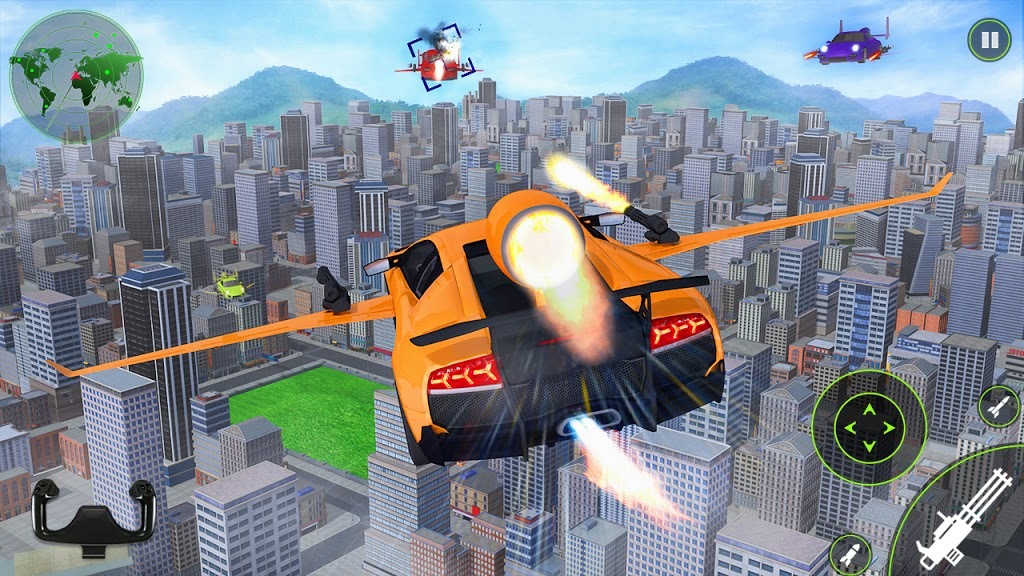This screenshot has height=576, width=1024.
Task: Click the joystick's down arrow
Action: coord(868,447)
